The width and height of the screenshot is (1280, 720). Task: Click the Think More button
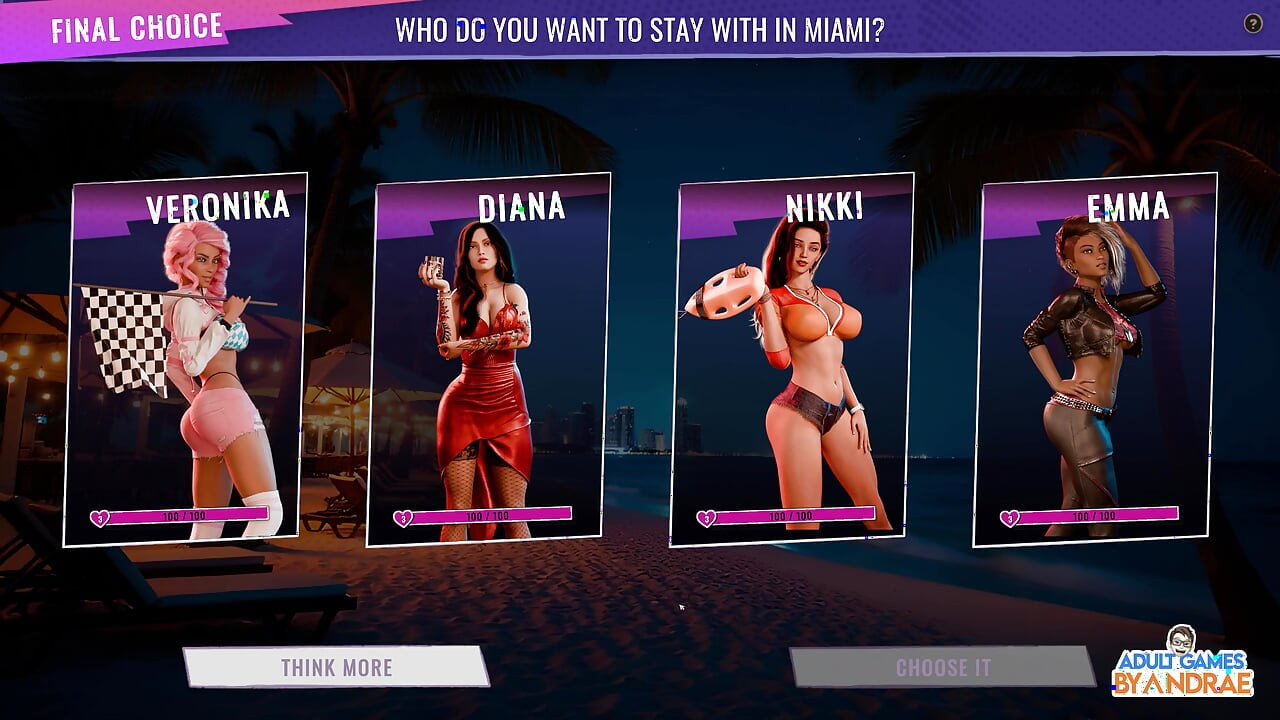[336, 667]
